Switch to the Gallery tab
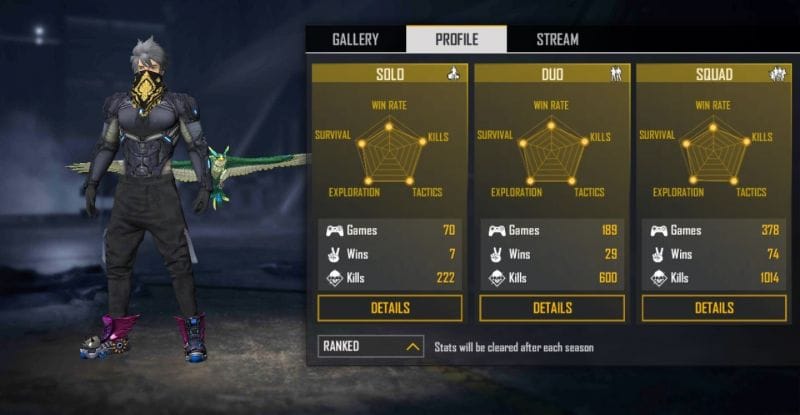This screenshot has height=415, width=800. pyautogui.click(x=355, y=40)
